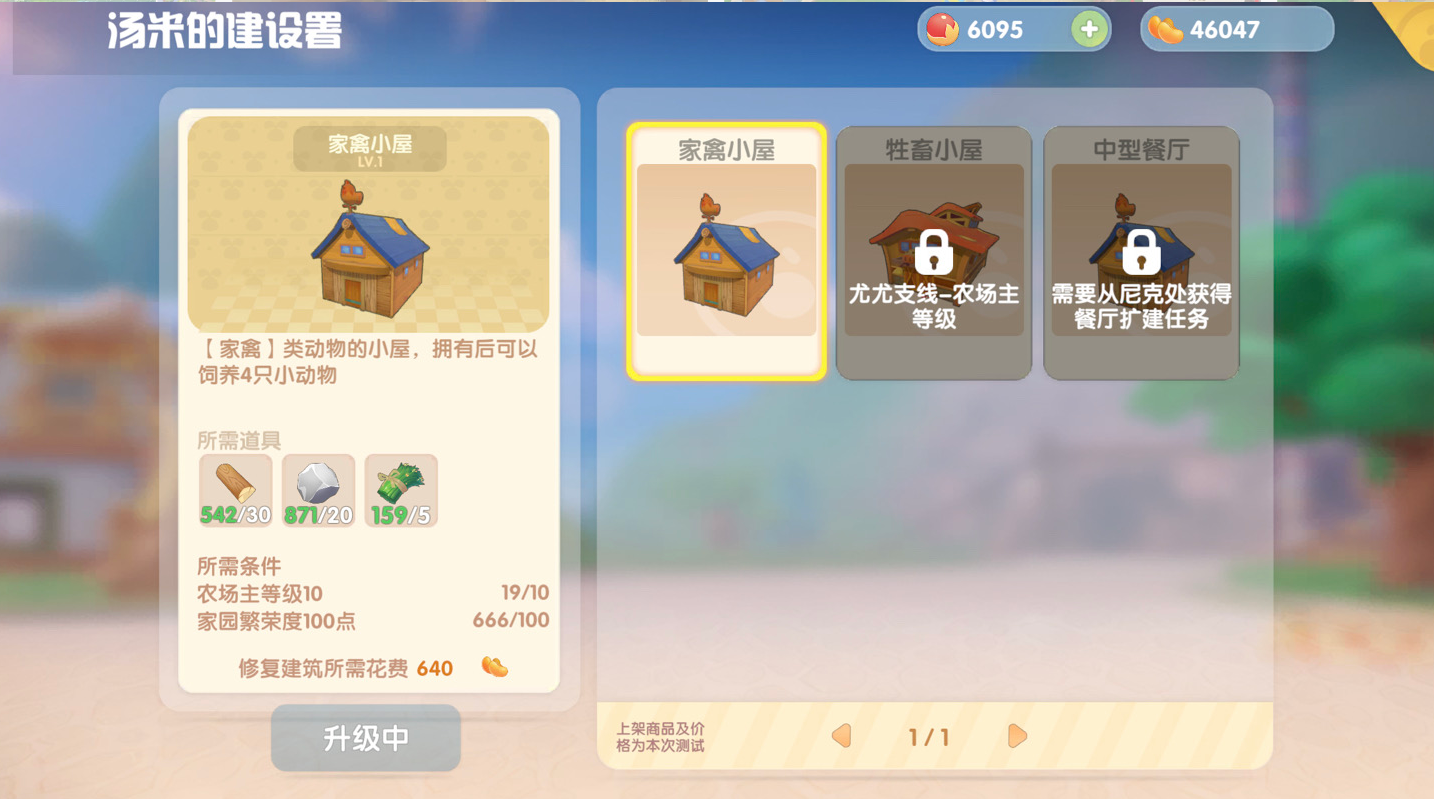Click the right pagination arrow
Viewport: 1434px width, 799px height.
pyautogui.click(x=1017, y=736)
